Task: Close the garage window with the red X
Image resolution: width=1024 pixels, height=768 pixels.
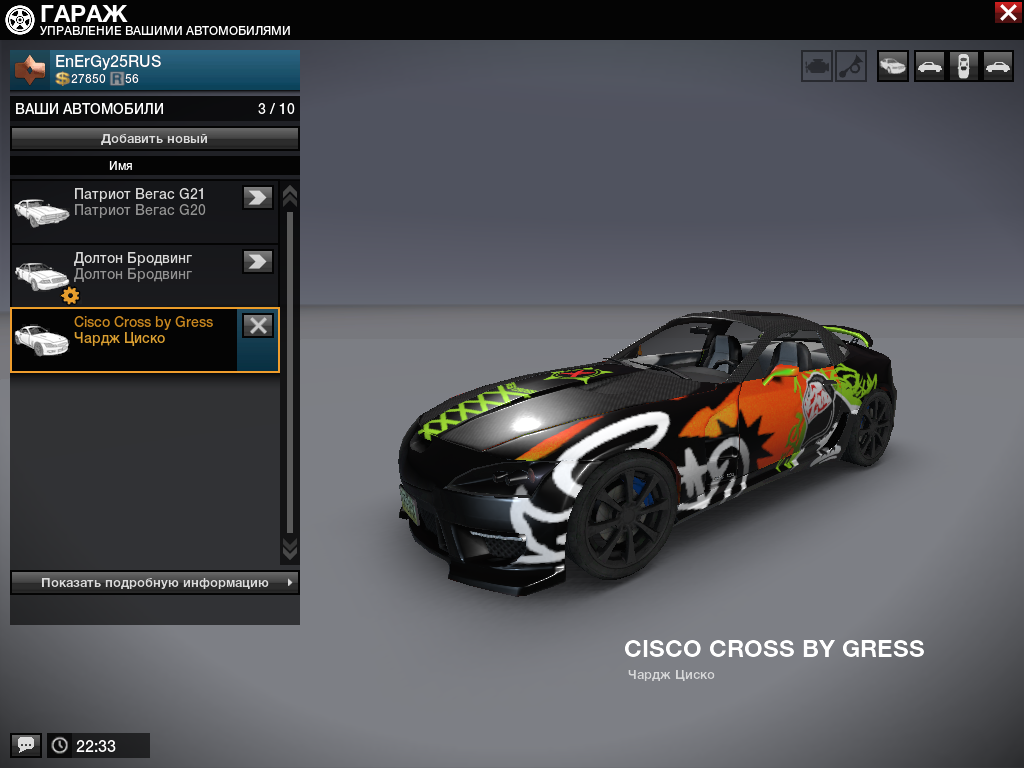Action: (x=1007, y=12)
